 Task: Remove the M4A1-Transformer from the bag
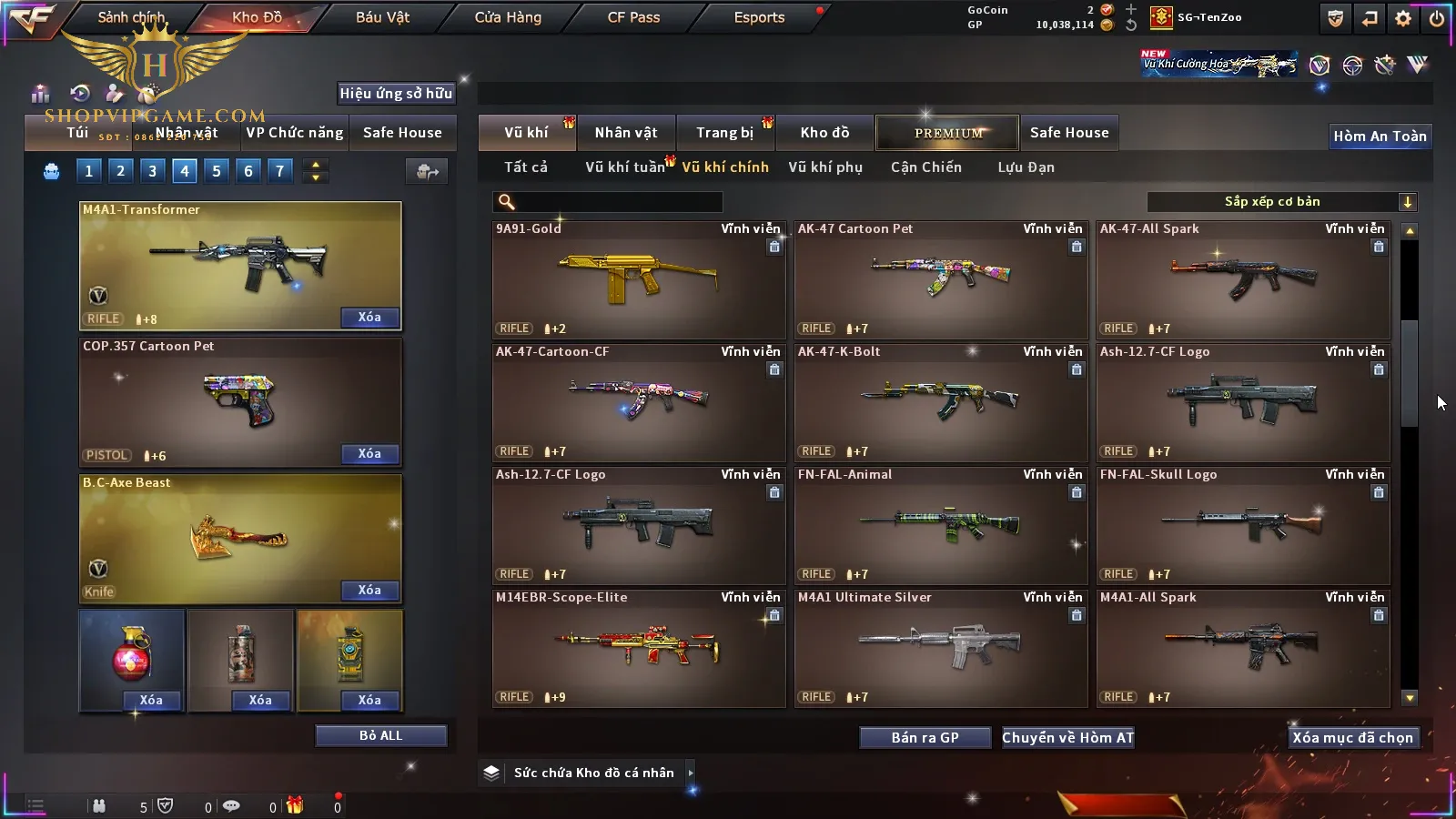(x=369, y=318)
